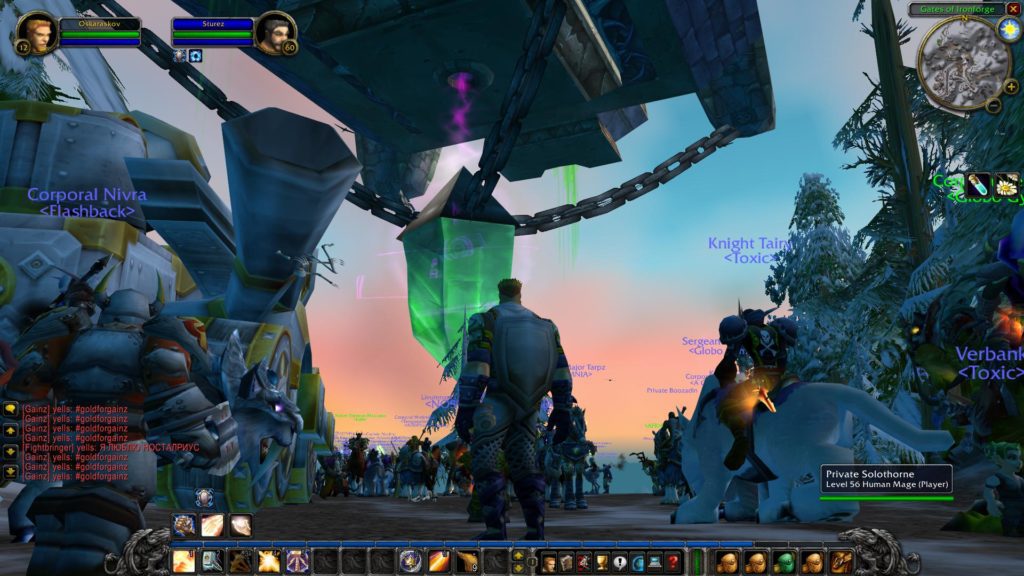1024x576 pixels.
Task: Use the action slot with count 9
Action: point(467,562)
